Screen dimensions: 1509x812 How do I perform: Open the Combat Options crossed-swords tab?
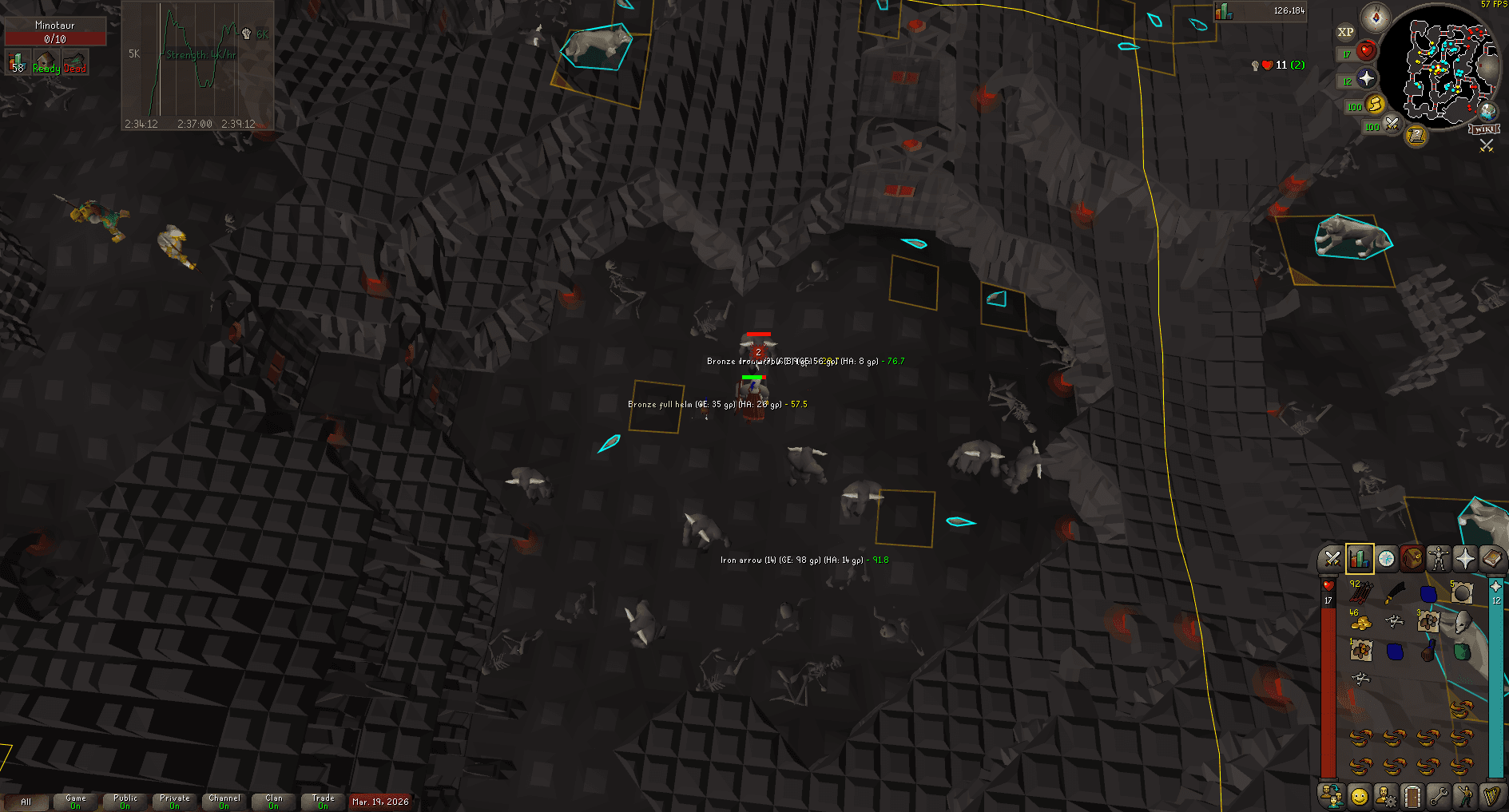pos(1332,559)
